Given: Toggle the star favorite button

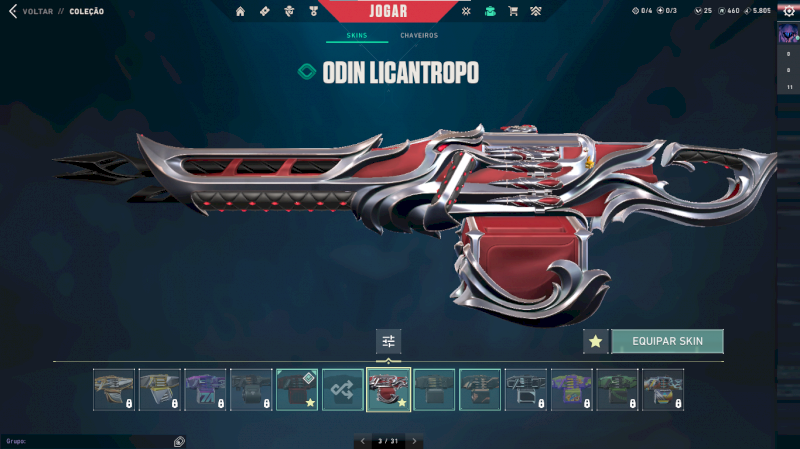Looking at the screenshot, I should click(596, 341).
